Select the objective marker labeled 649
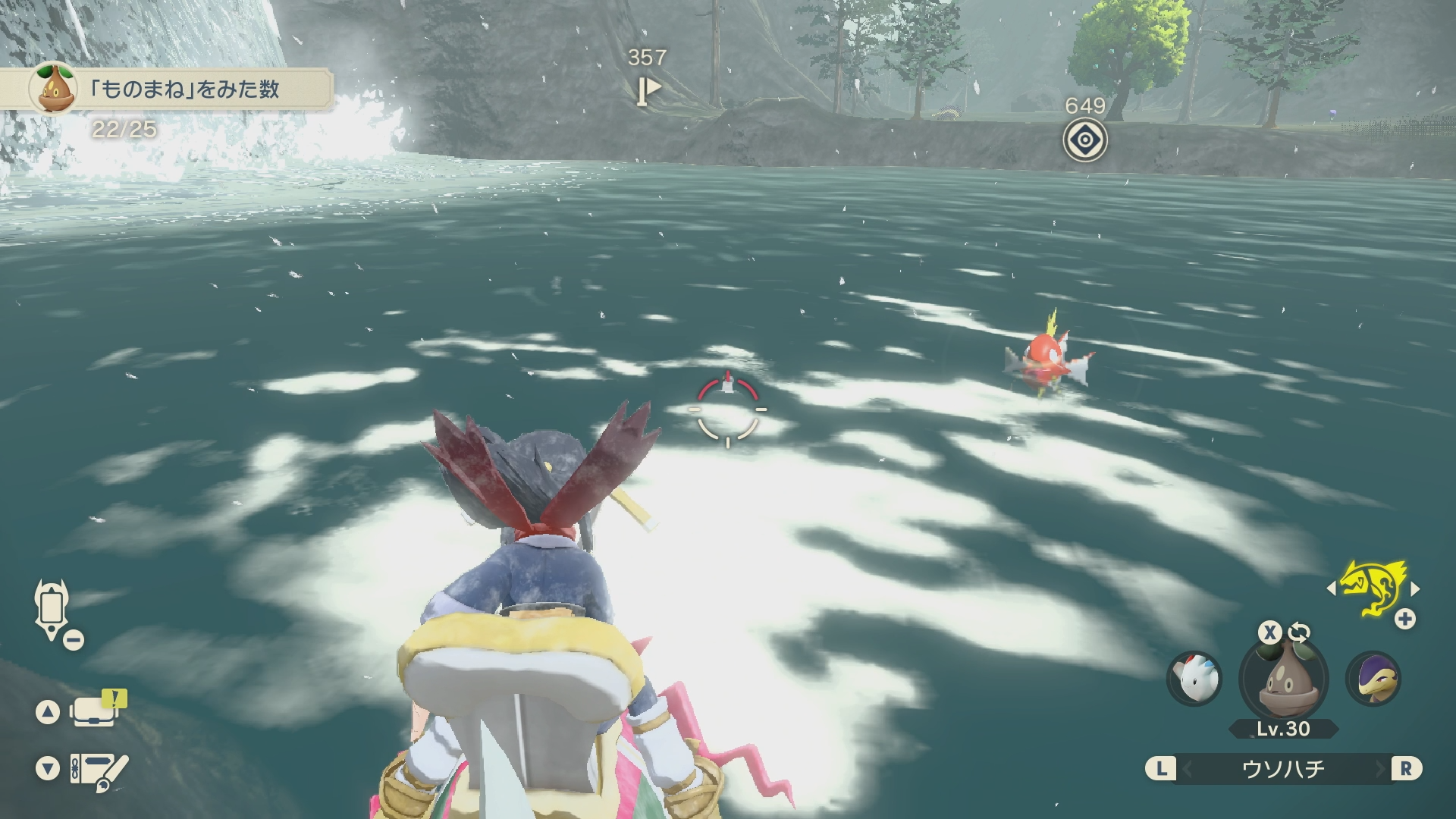 point(1084,140)
